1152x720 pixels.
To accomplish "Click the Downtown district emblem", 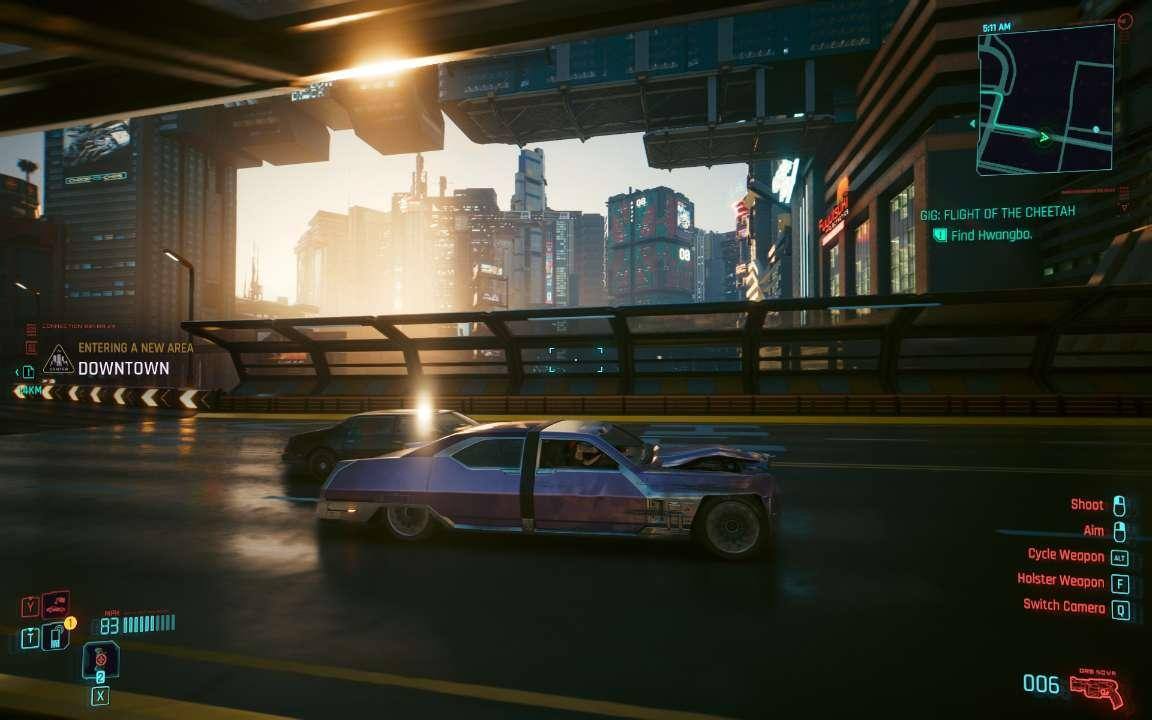I will (x=58, y=359).
